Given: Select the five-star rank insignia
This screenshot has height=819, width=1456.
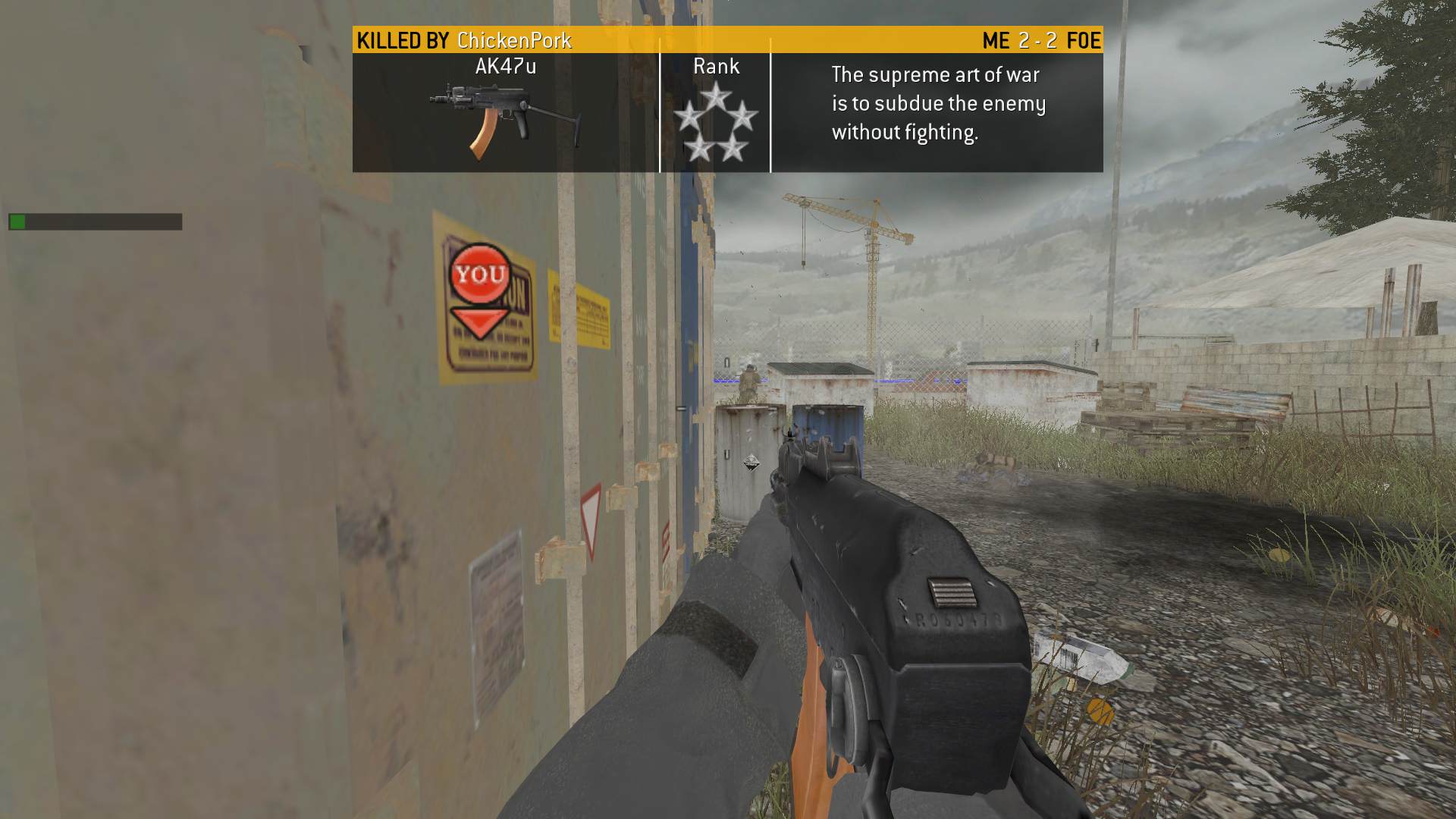Looking at the screenshot, I should [715, 123].
